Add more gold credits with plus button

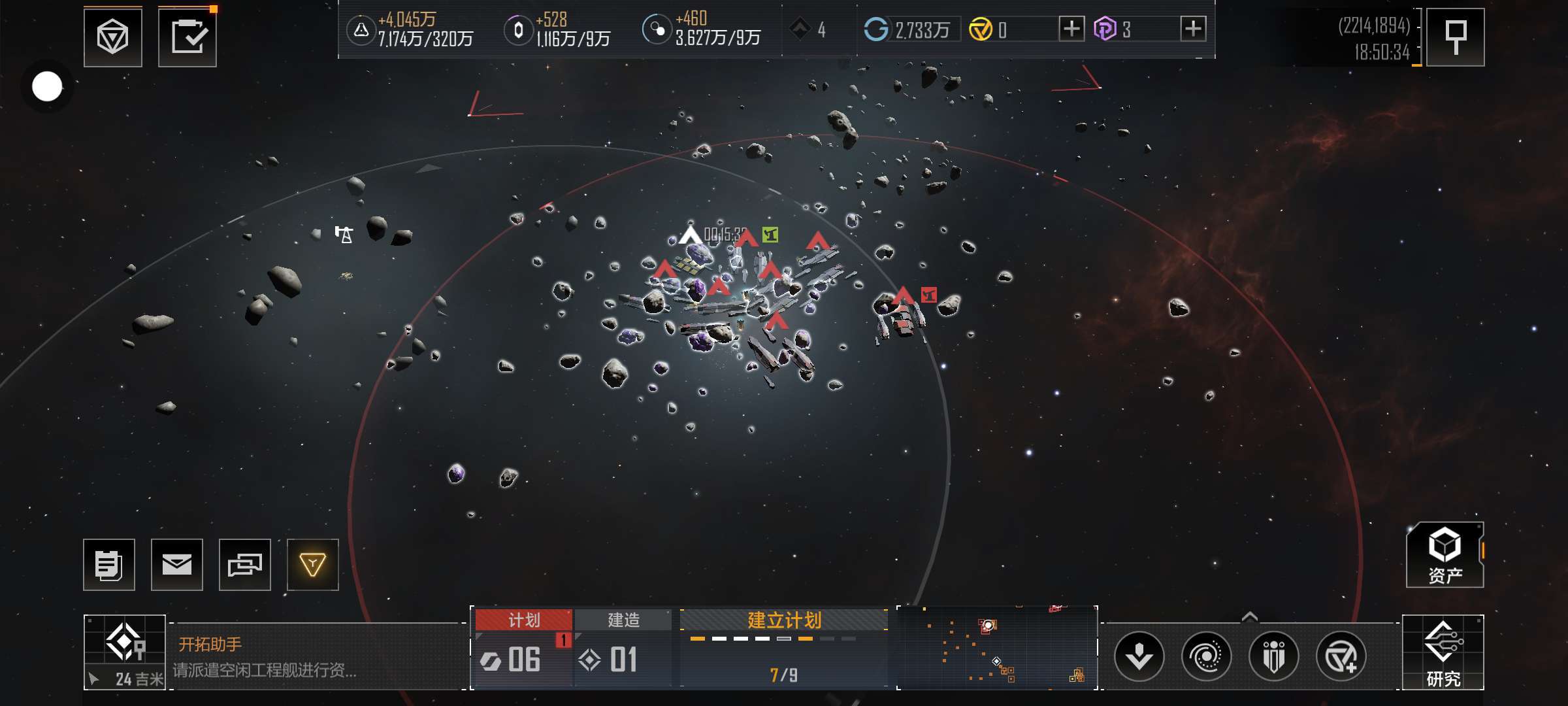1071,29
